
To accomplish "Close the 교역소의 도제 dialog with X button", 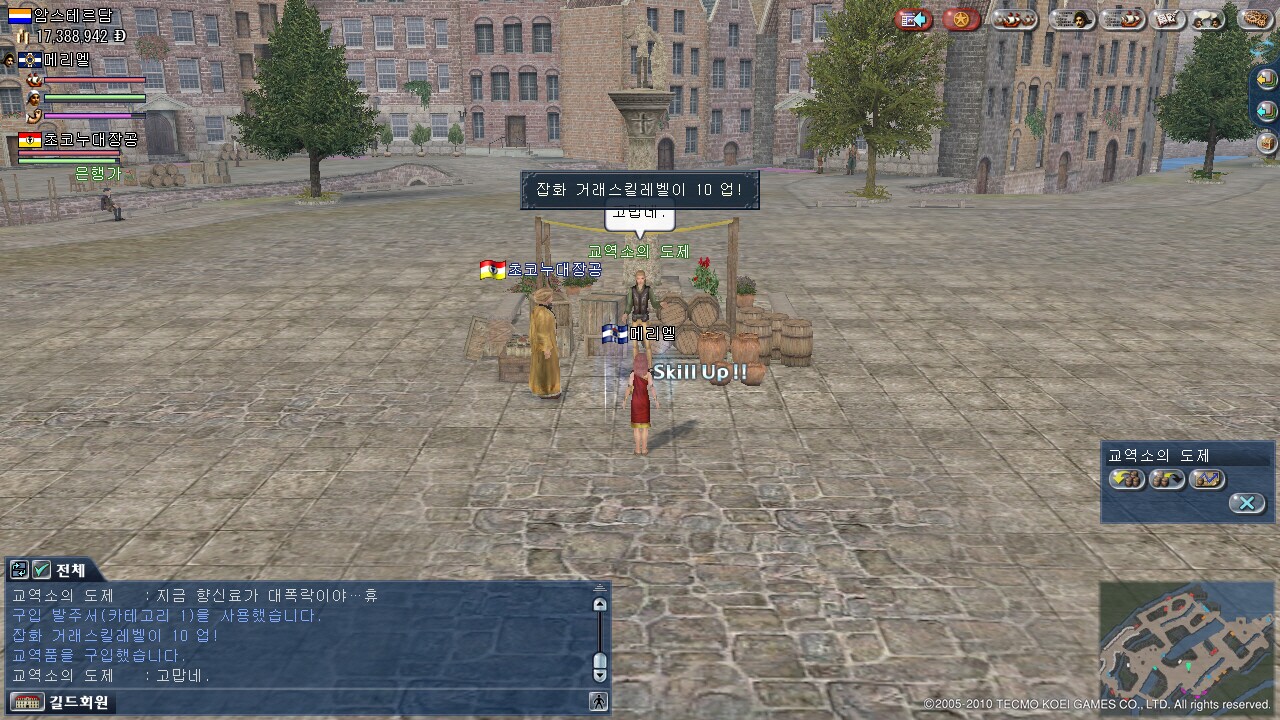I will click(x=1247, y=502).
